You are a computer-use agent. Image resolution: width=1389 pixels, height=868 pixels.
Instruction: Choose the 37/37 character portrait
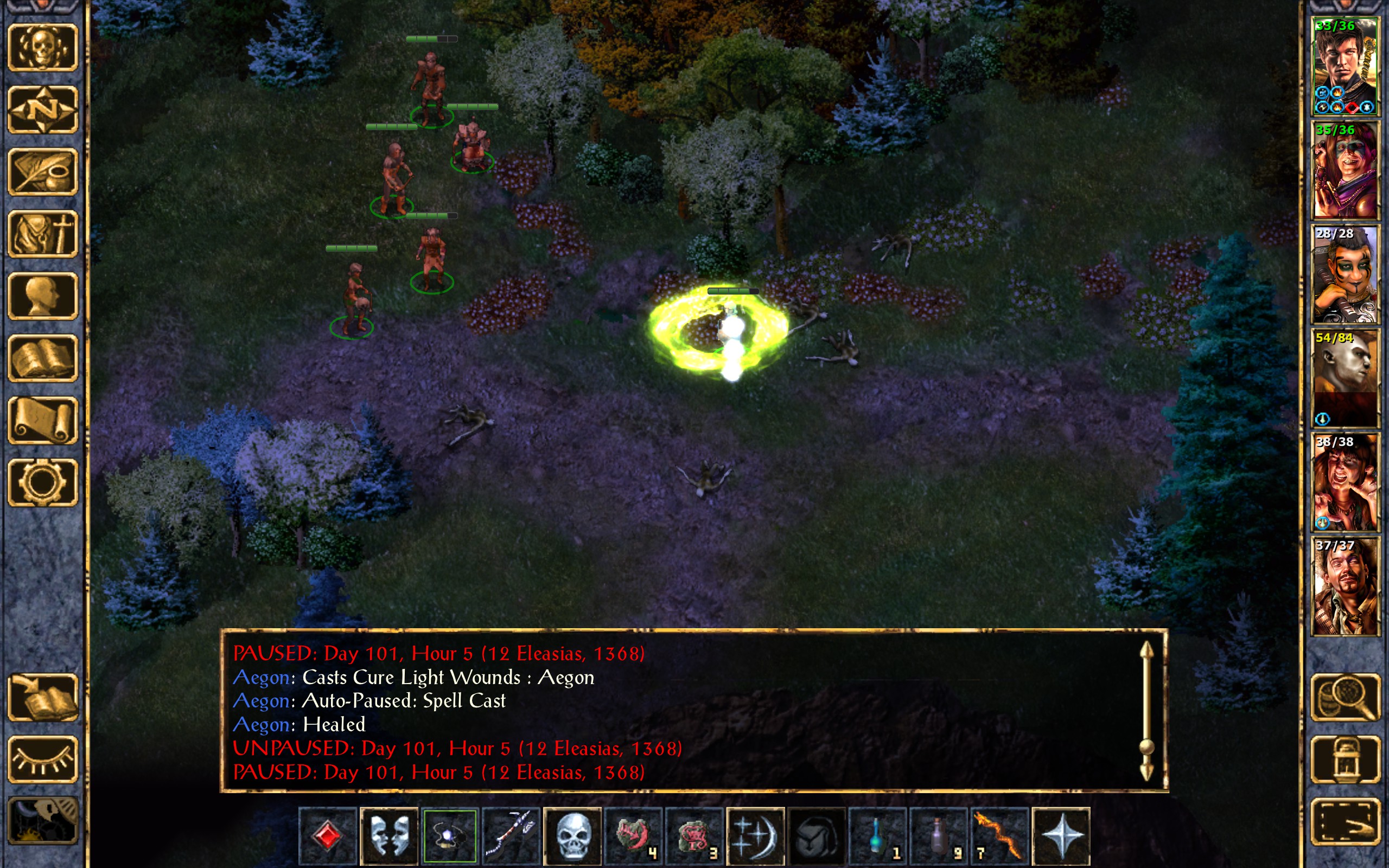point(1345,586)
